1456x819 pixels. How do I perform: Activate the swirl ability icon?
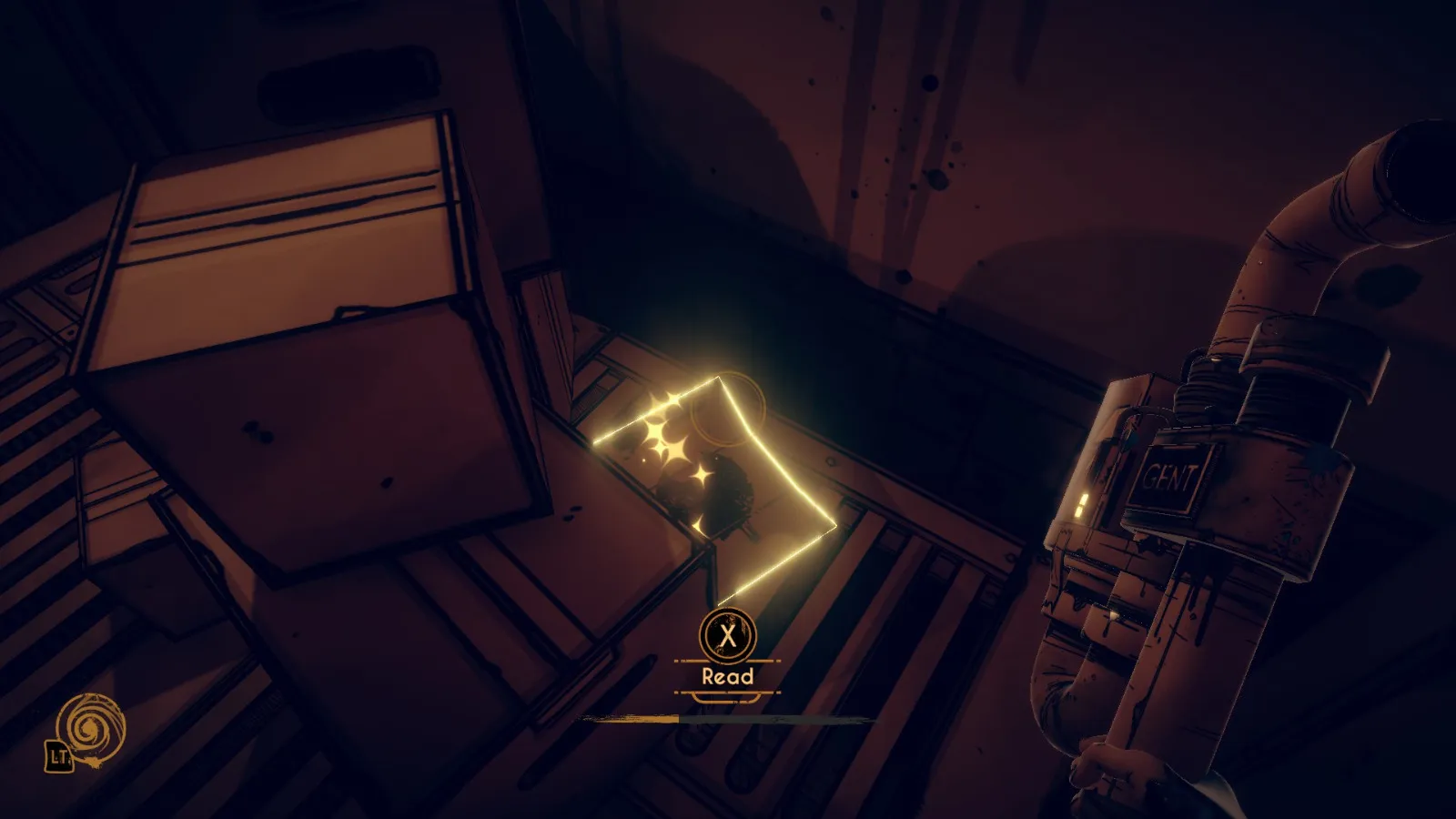pyautogui.click(x=90, y=728)
